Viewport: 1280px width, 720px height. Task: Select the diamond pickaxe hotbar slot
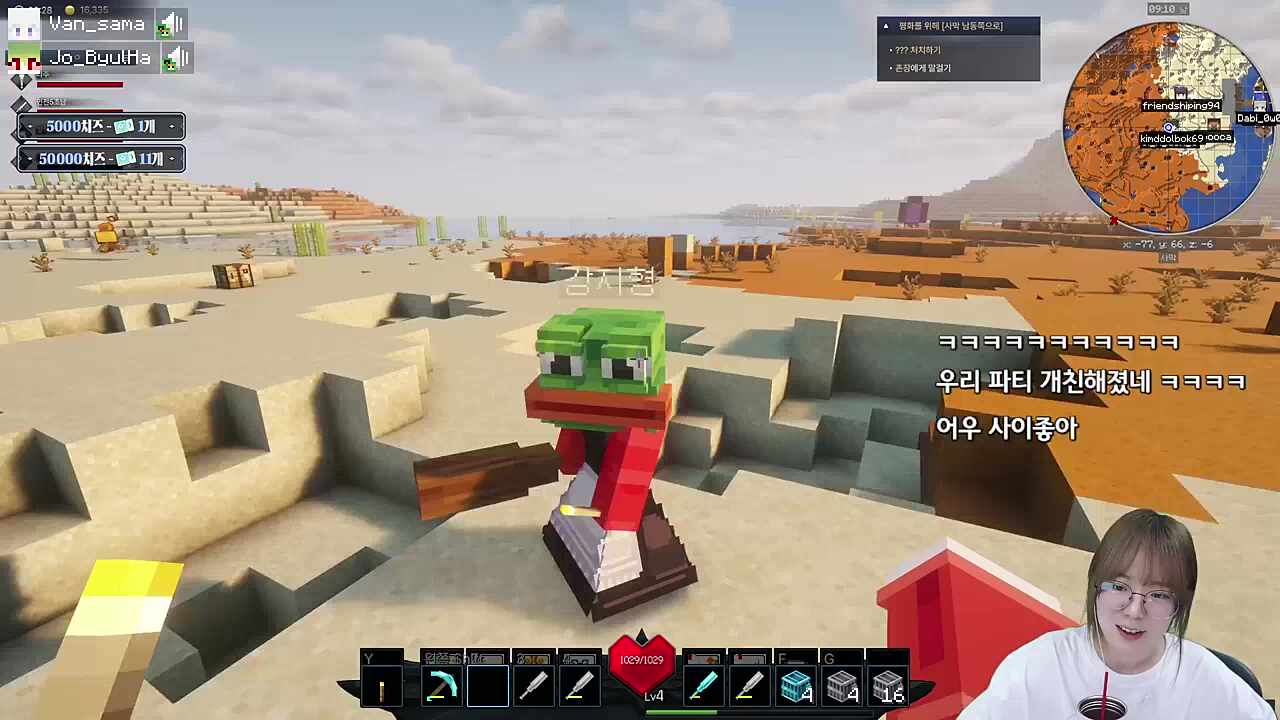tap(440, 688)
